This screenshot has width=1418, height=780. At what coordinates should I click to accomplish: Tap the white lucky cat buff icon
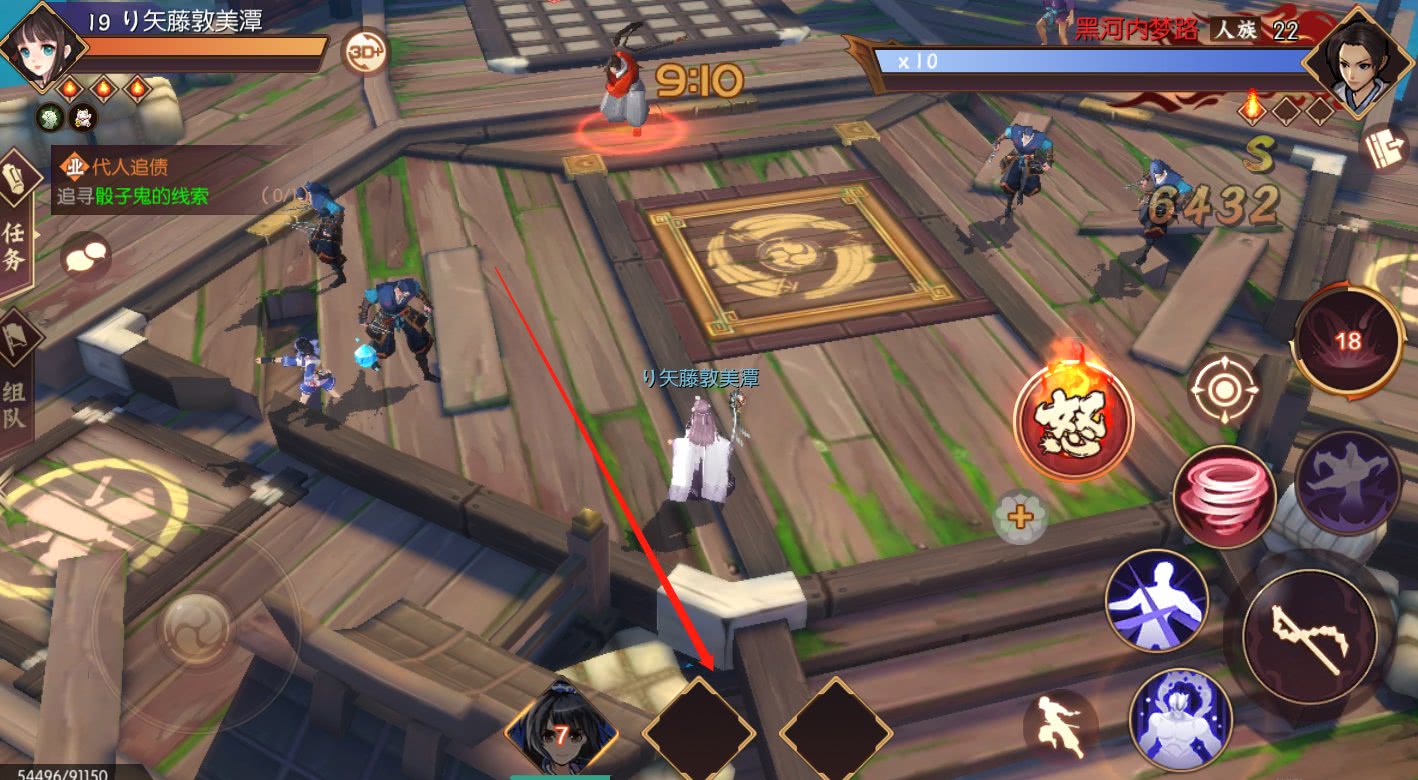81,119
